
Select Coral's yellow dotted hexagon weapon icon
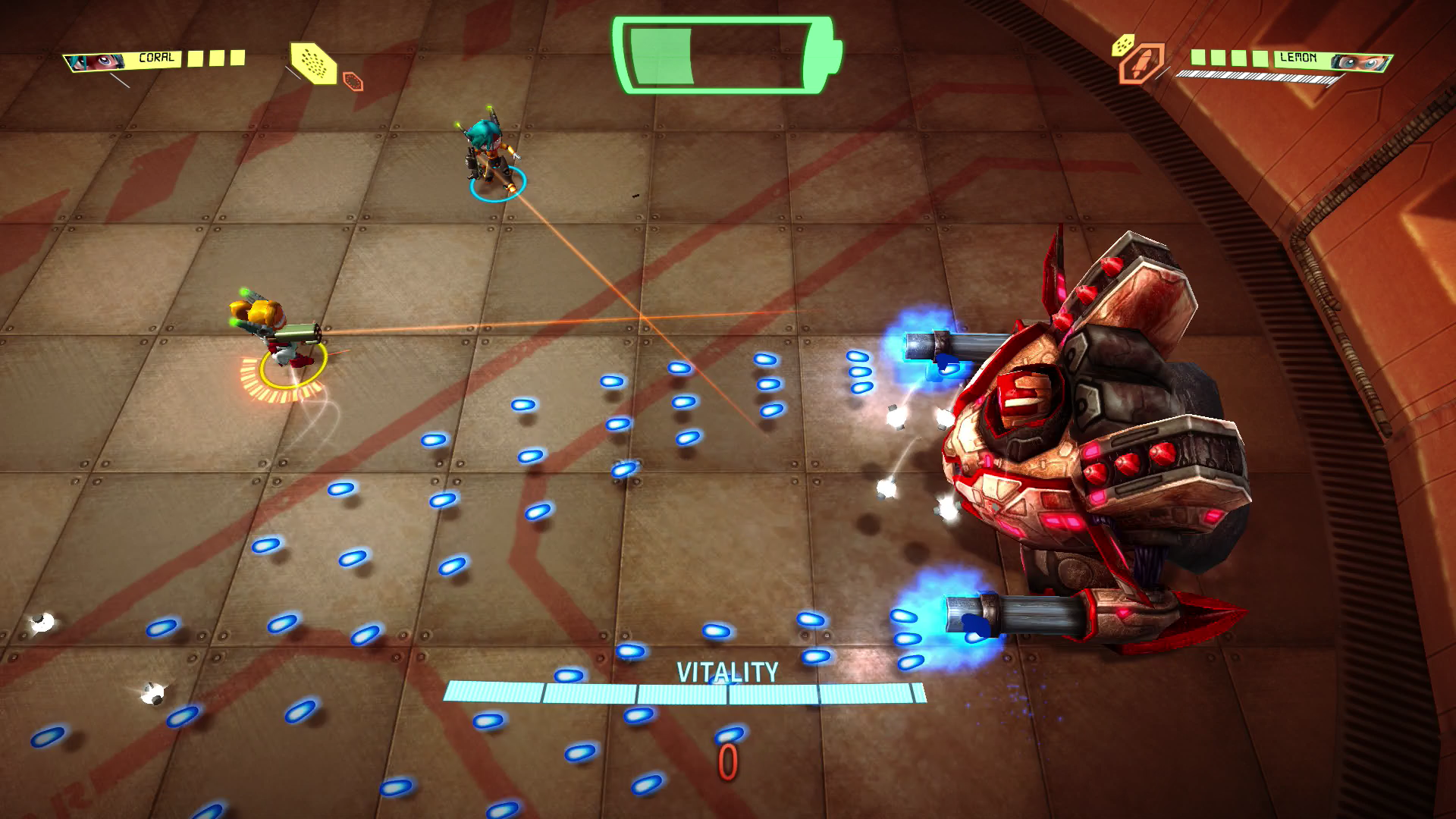[x=314, y=62]
